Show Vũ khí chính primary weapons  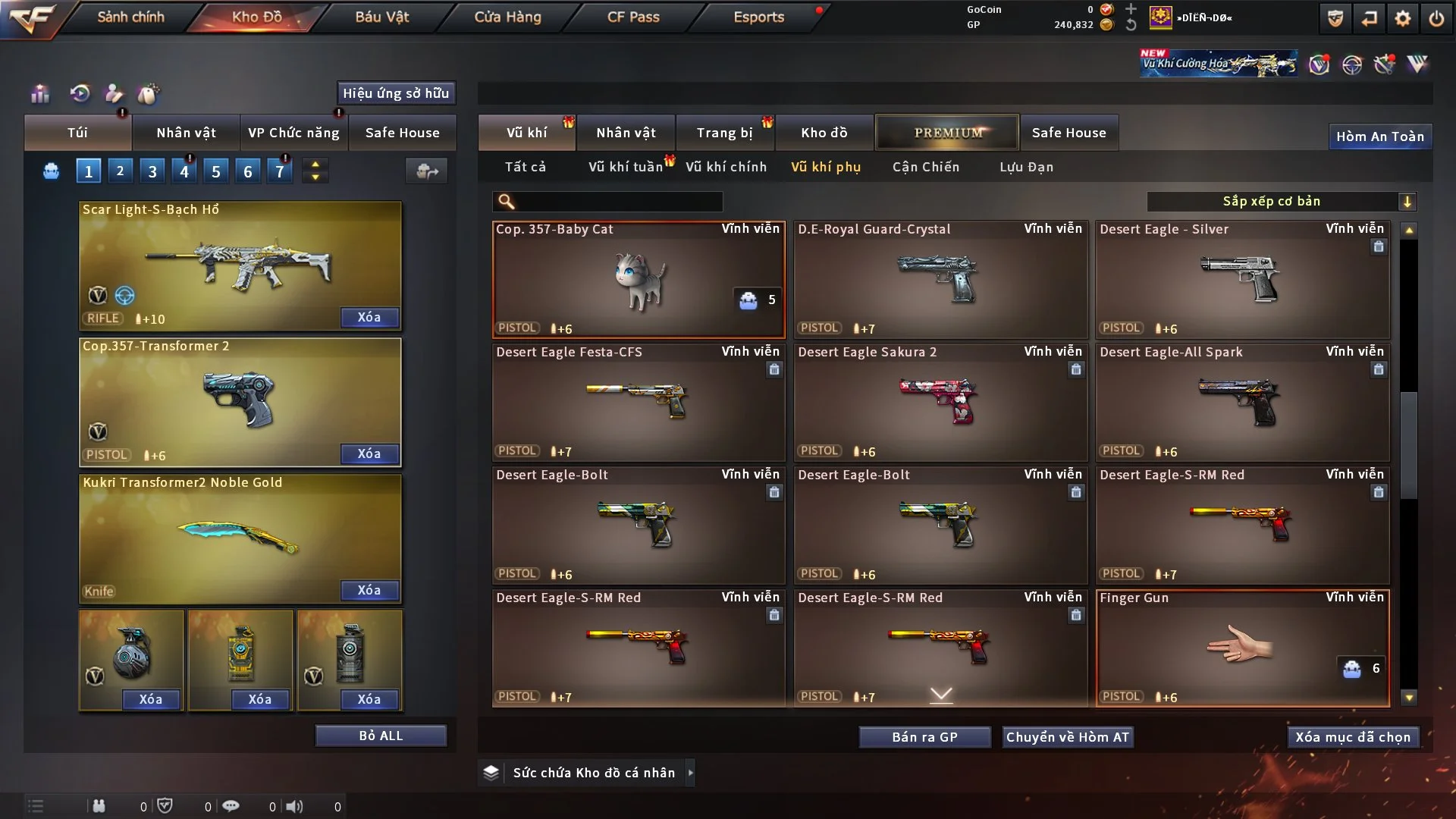[x=726, y=167]
